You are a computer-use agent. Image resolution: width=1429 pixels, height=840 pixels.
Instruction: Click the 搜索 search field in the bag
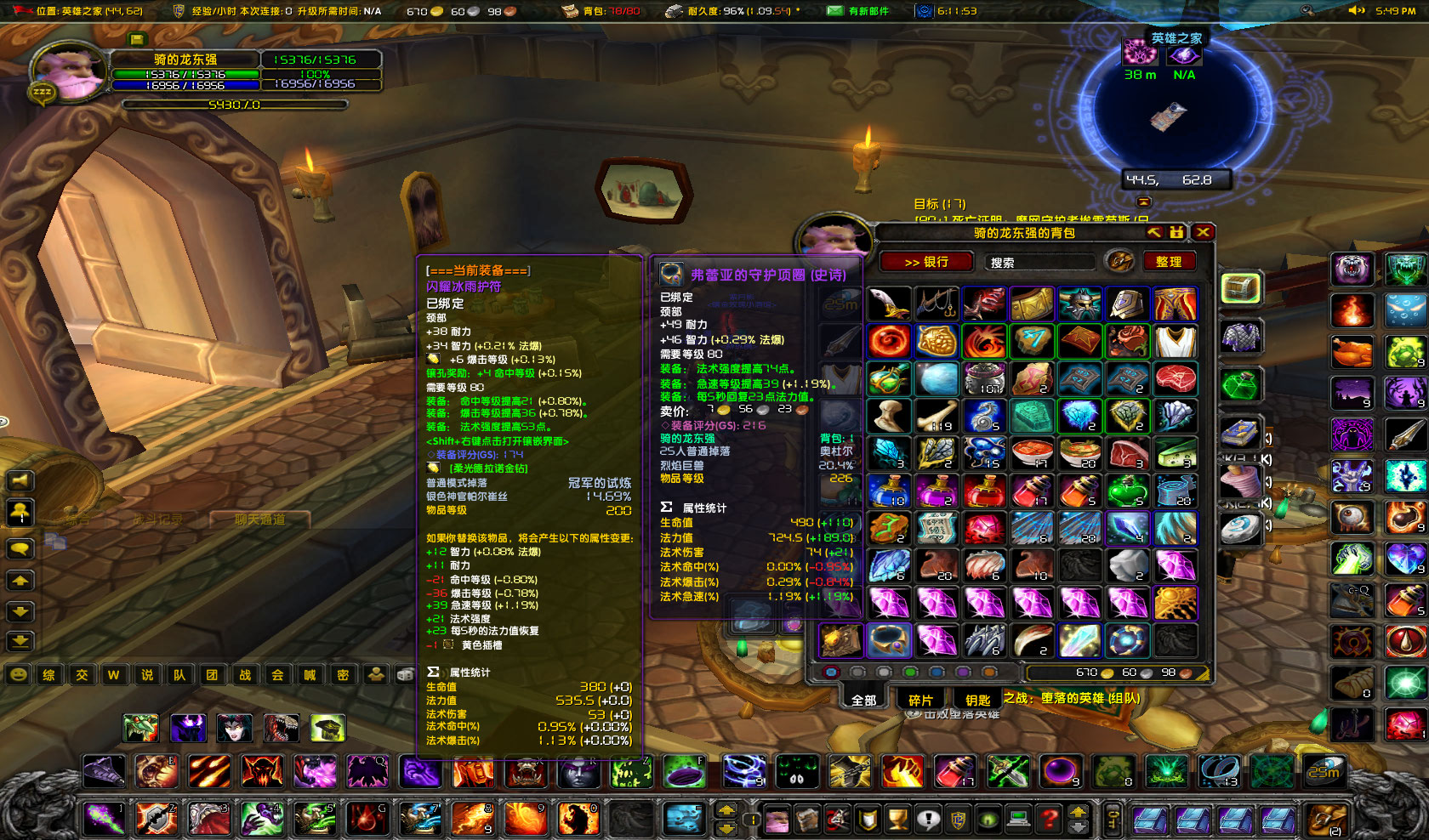point(1038,261)
